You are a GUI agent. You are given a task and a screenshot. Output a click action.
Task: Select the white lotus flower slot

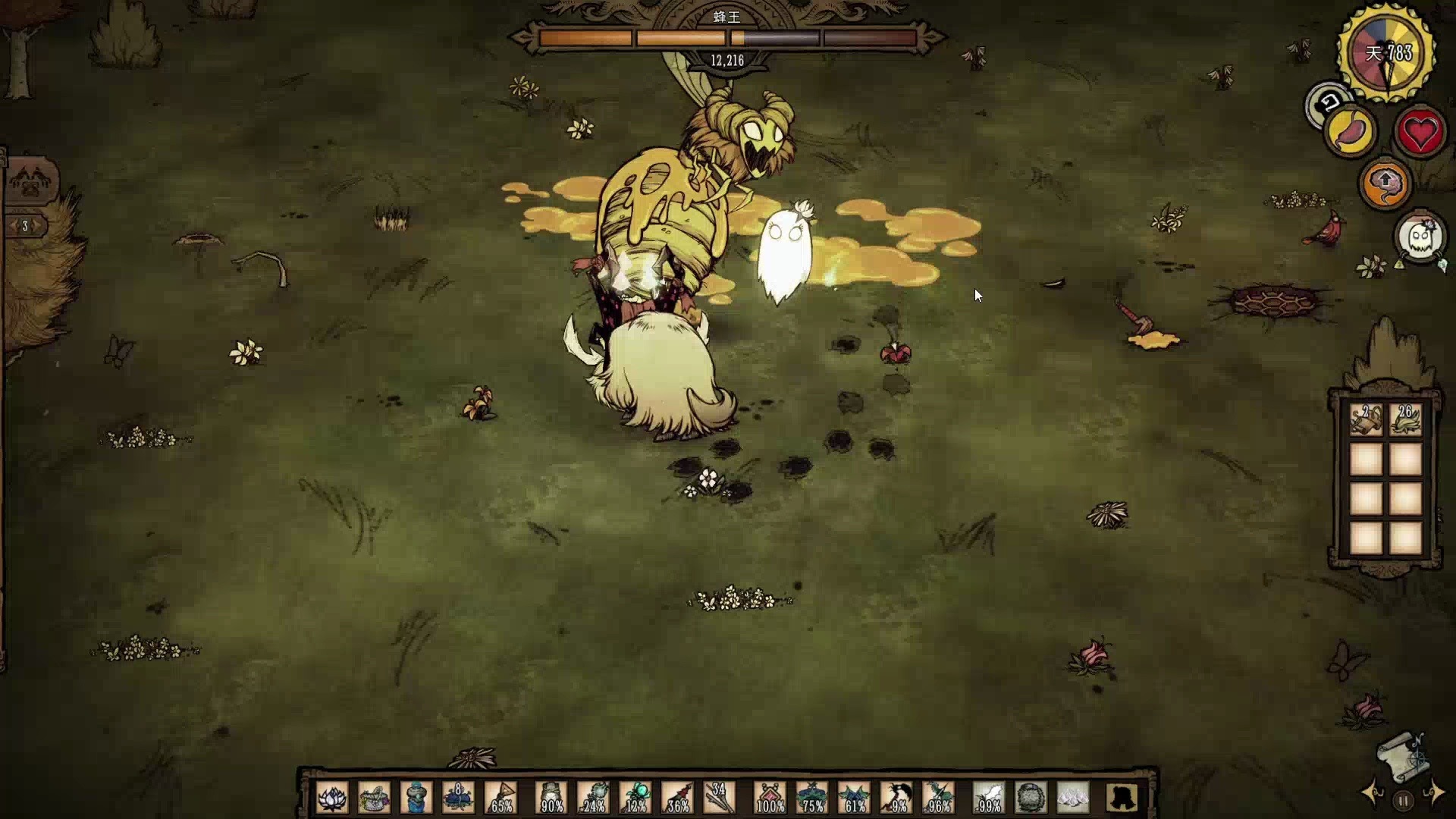click(x=332, y=799)
